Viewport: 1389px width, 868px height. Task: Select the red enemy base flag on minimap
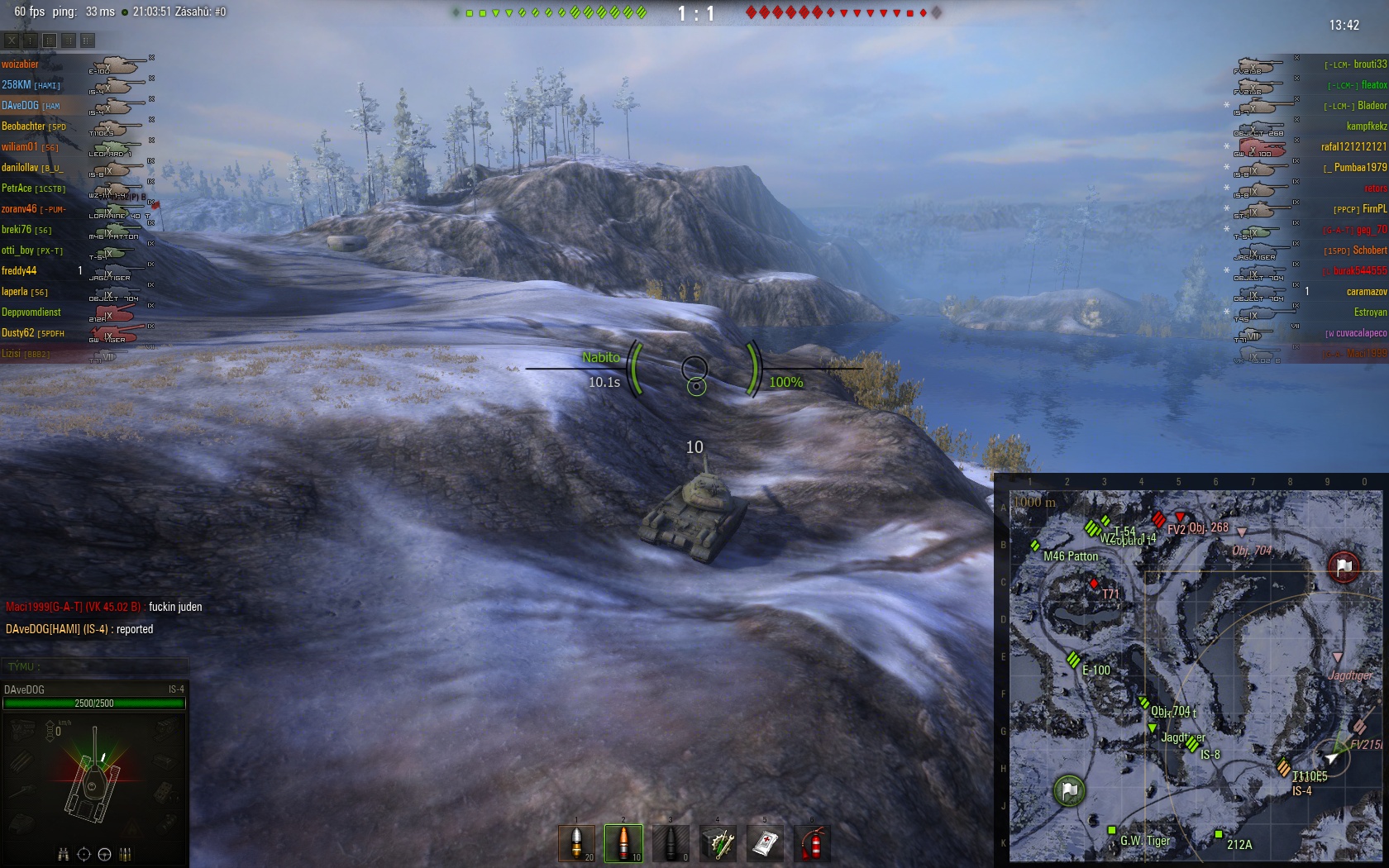tap(1344, 566)
